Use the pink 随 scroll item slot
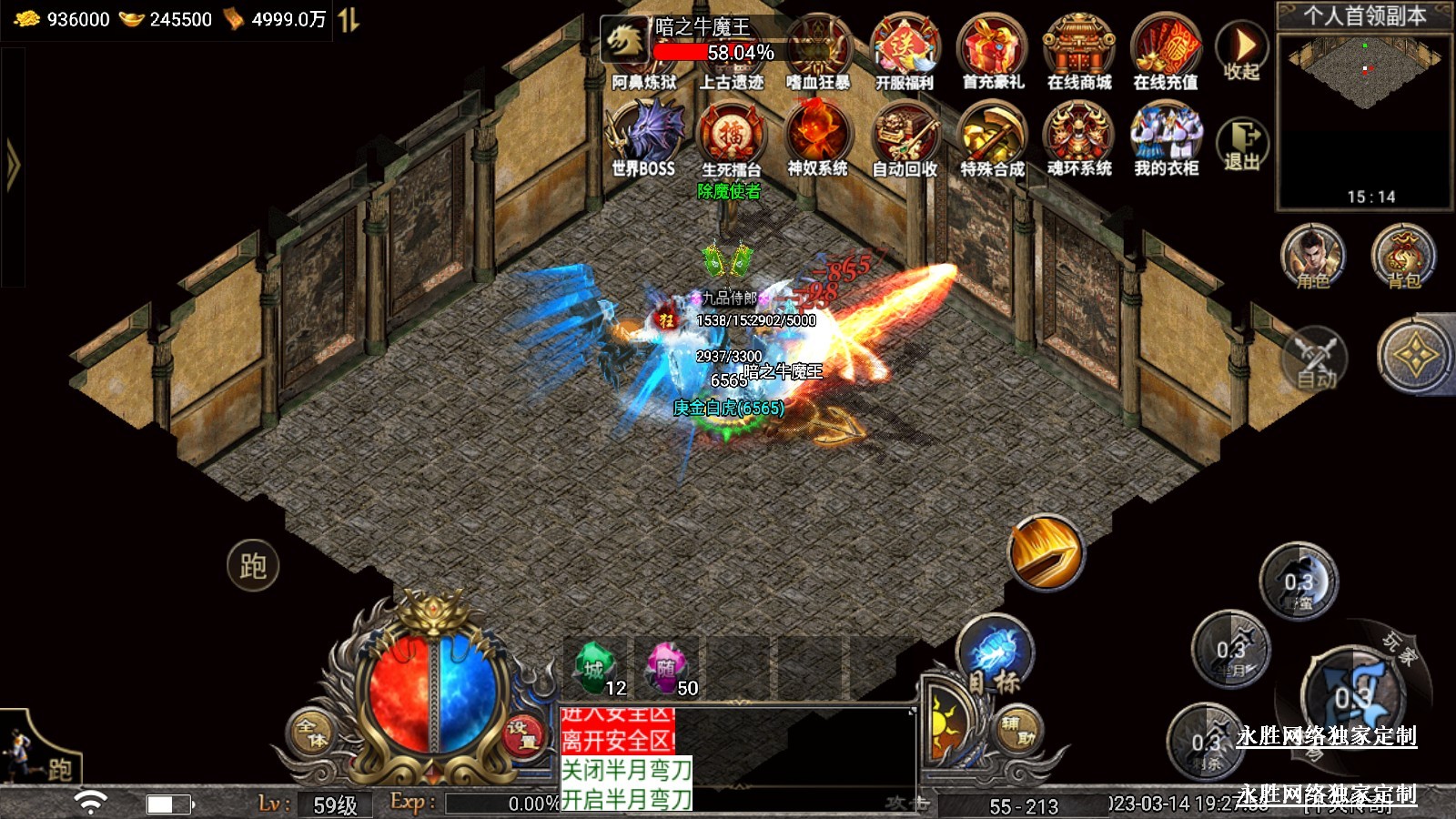This screenshot has width=1456, height=819. pos(668,669)
